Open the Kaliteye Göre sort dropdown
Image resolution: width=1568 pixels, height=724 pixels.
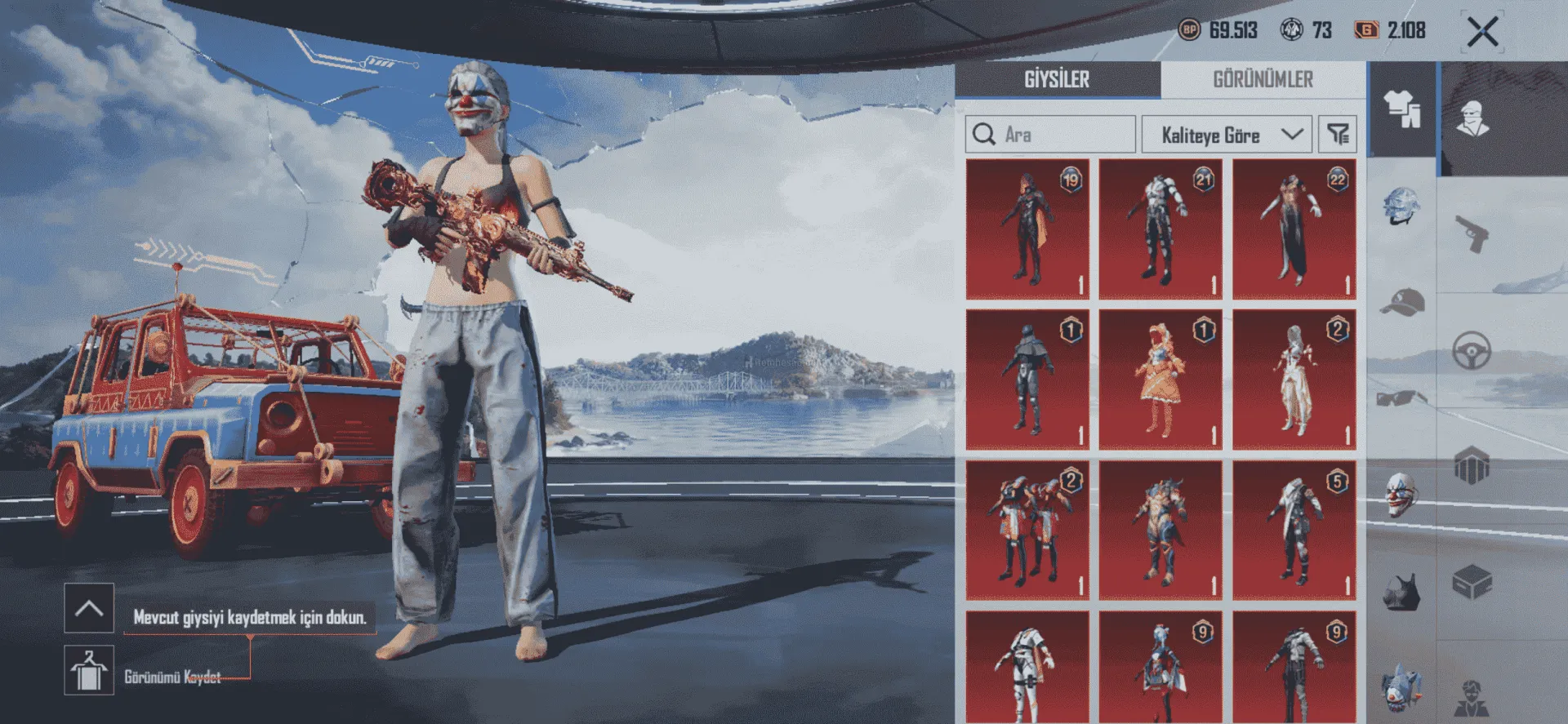pos(1226,135)
